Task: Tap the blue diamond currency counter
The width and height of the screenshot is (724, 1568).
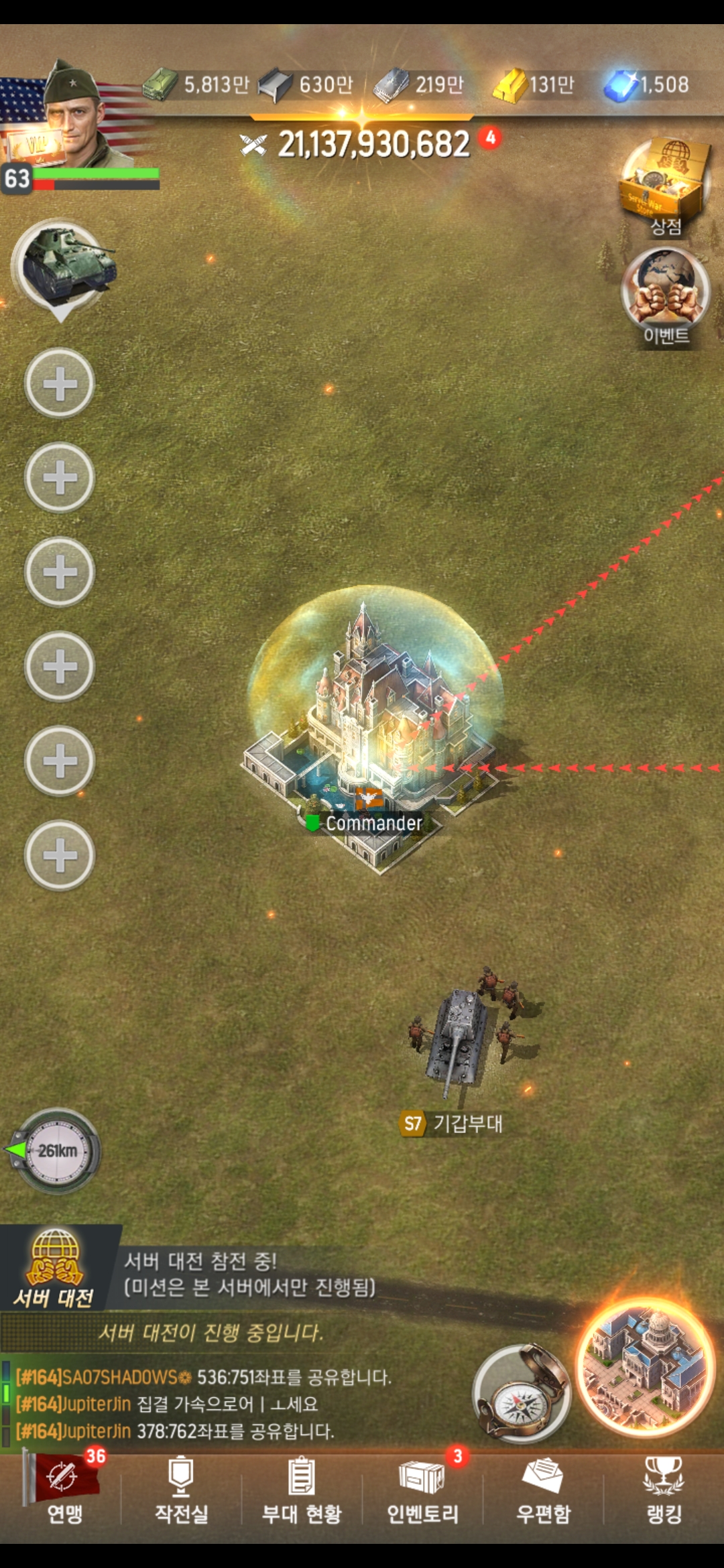Action: pos(647,85)
